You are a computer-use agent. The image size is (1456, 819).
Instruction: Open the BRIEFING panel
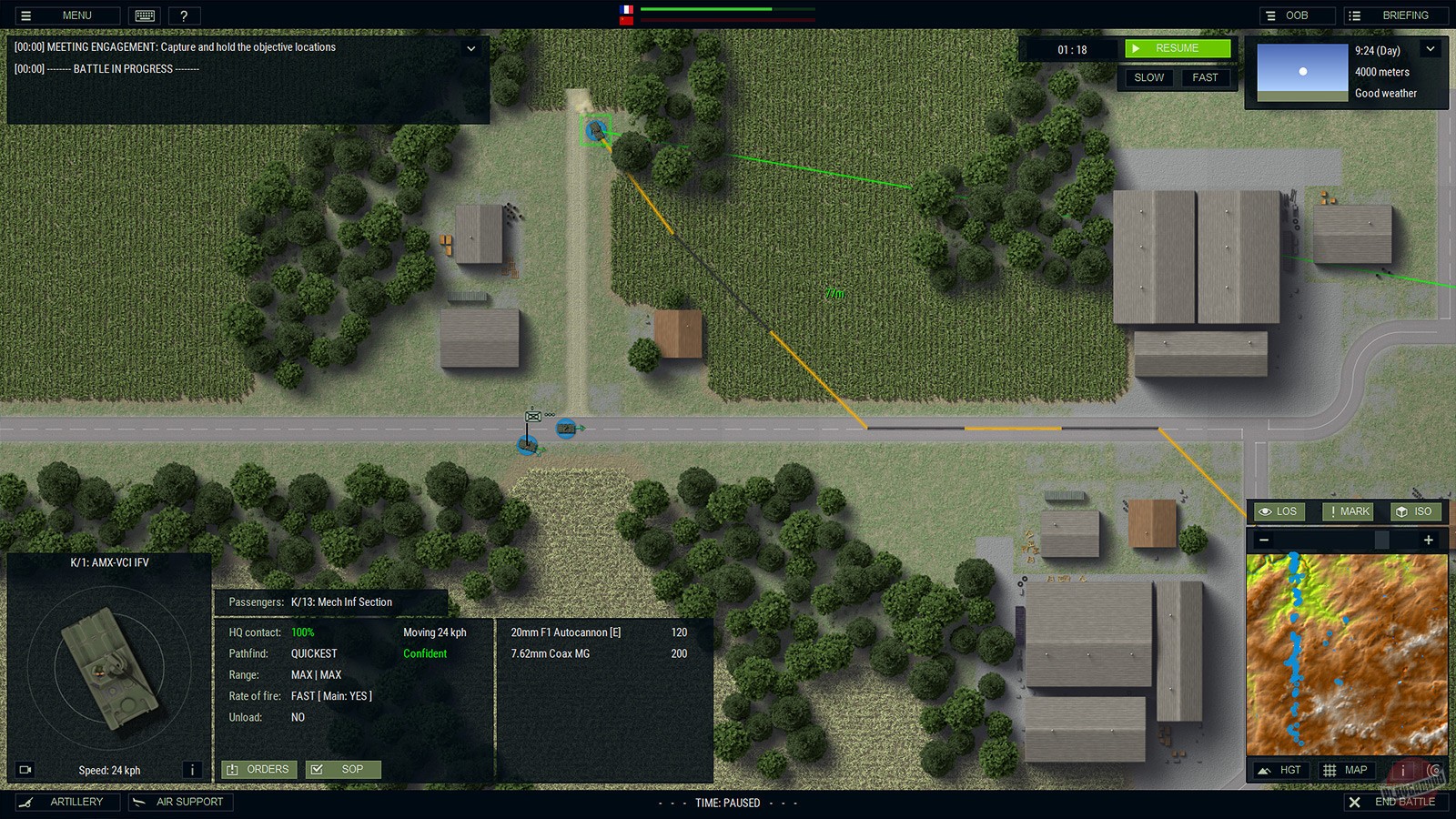[1395, 15]
